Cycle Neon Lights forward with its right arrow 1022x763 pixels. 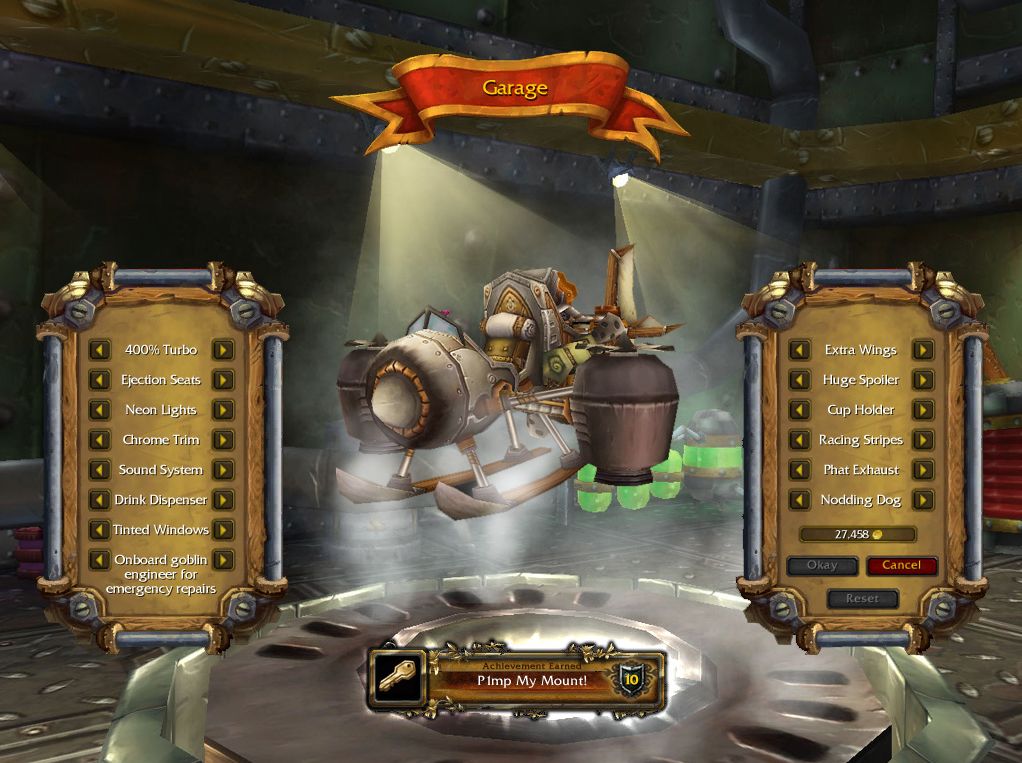point(223,410)
